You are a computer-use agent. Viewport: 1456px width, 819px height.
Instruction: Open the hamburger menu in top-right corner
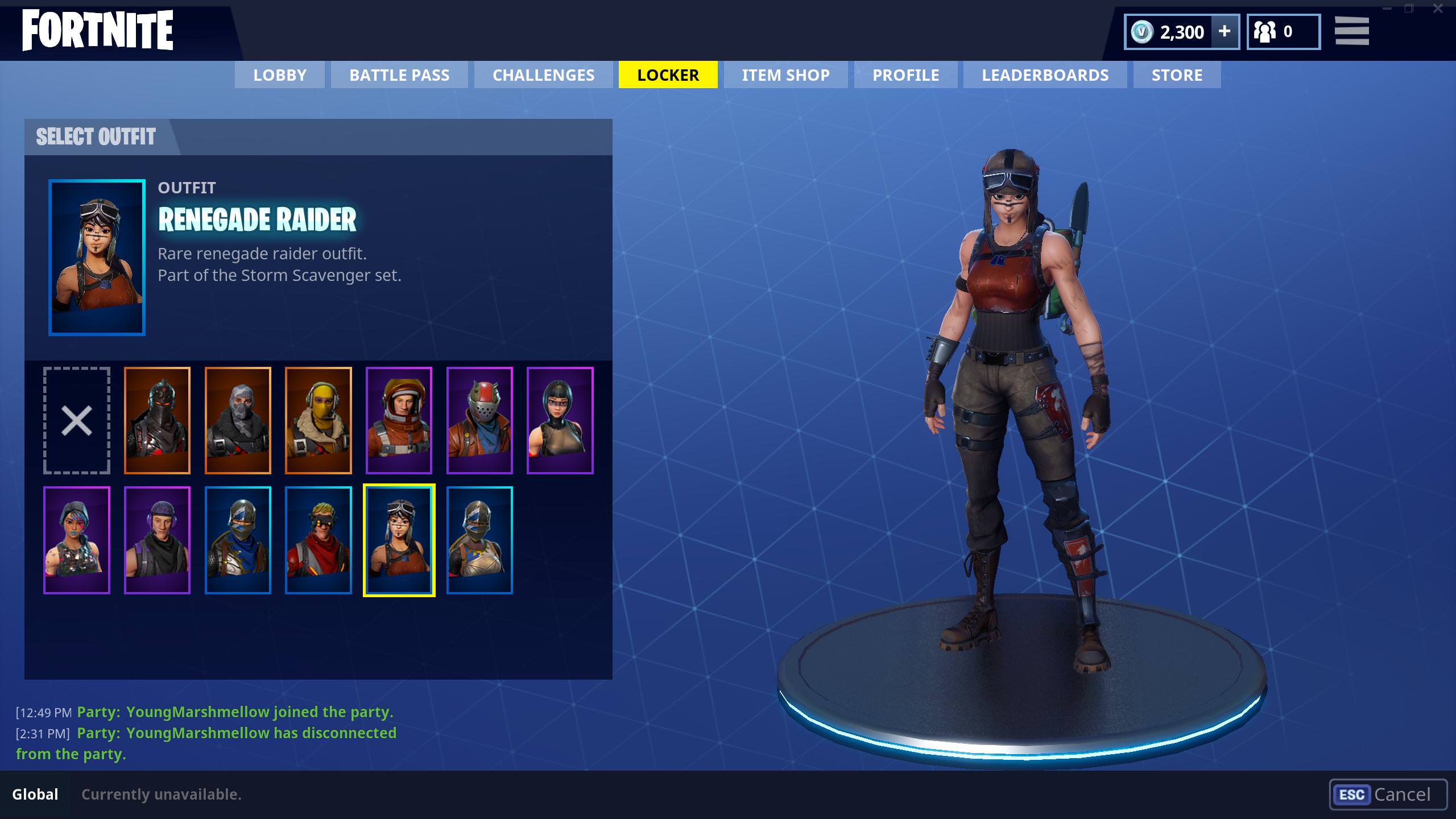click(1352, 31)
